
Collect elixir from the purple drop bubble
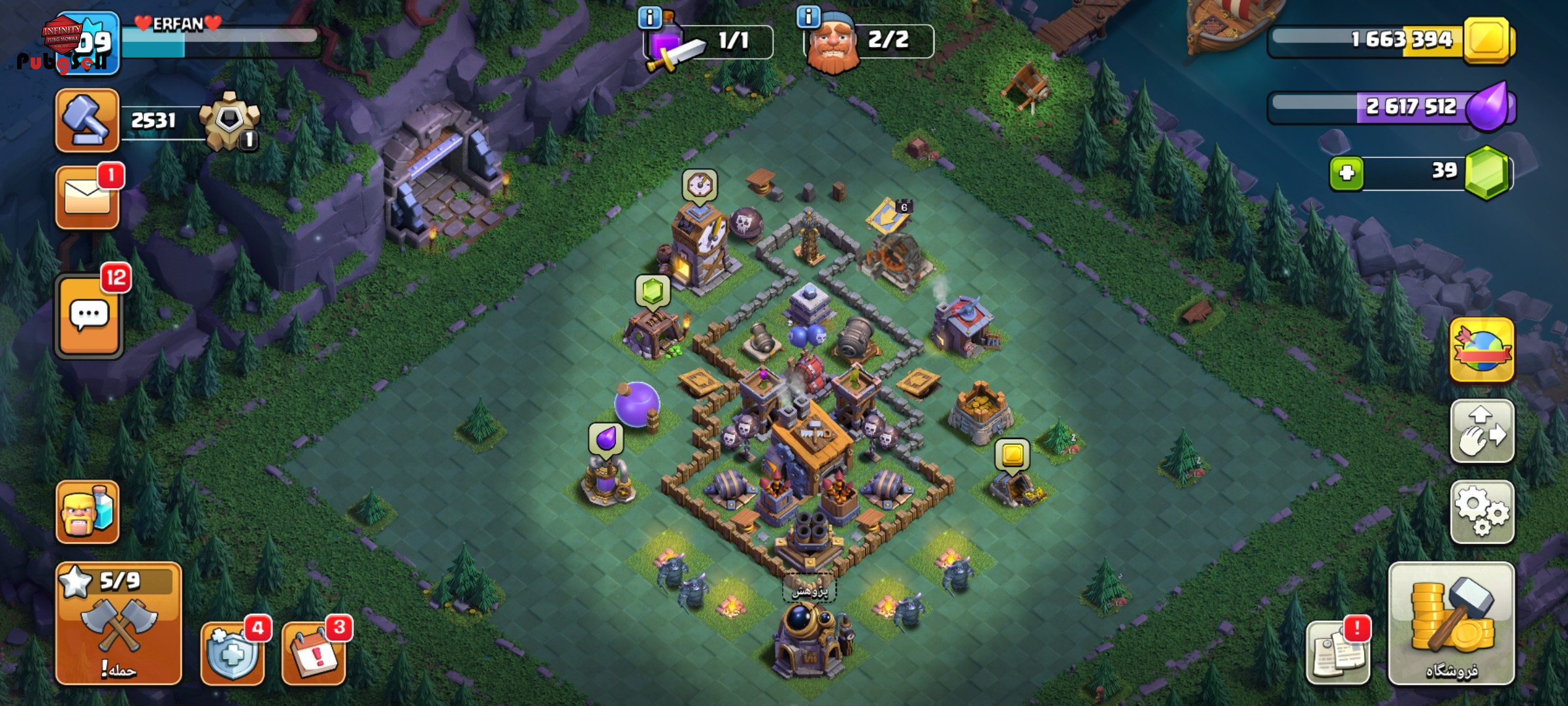(x=606, y=438)
